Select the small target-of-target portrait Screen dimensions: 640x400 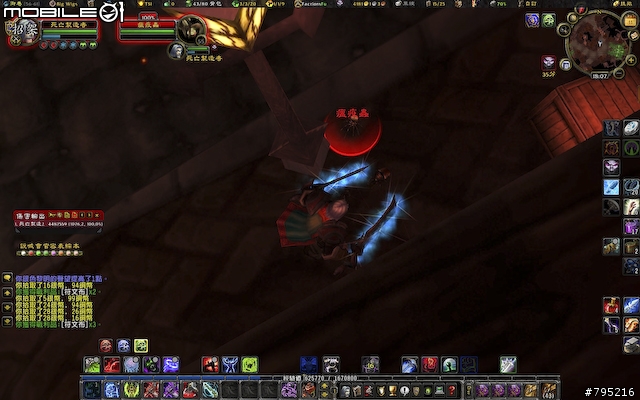(x=177, y=50)
